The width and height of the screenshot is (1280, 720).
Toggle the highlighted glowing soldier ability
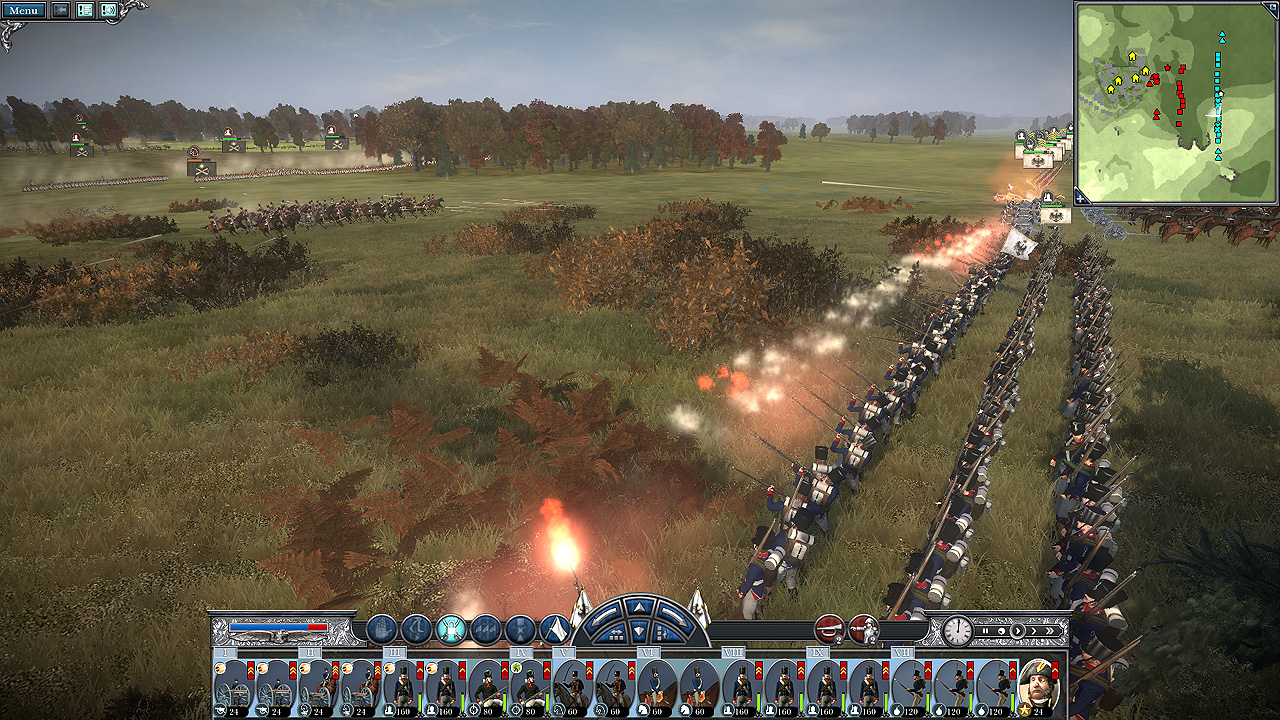tap(451, 629)
